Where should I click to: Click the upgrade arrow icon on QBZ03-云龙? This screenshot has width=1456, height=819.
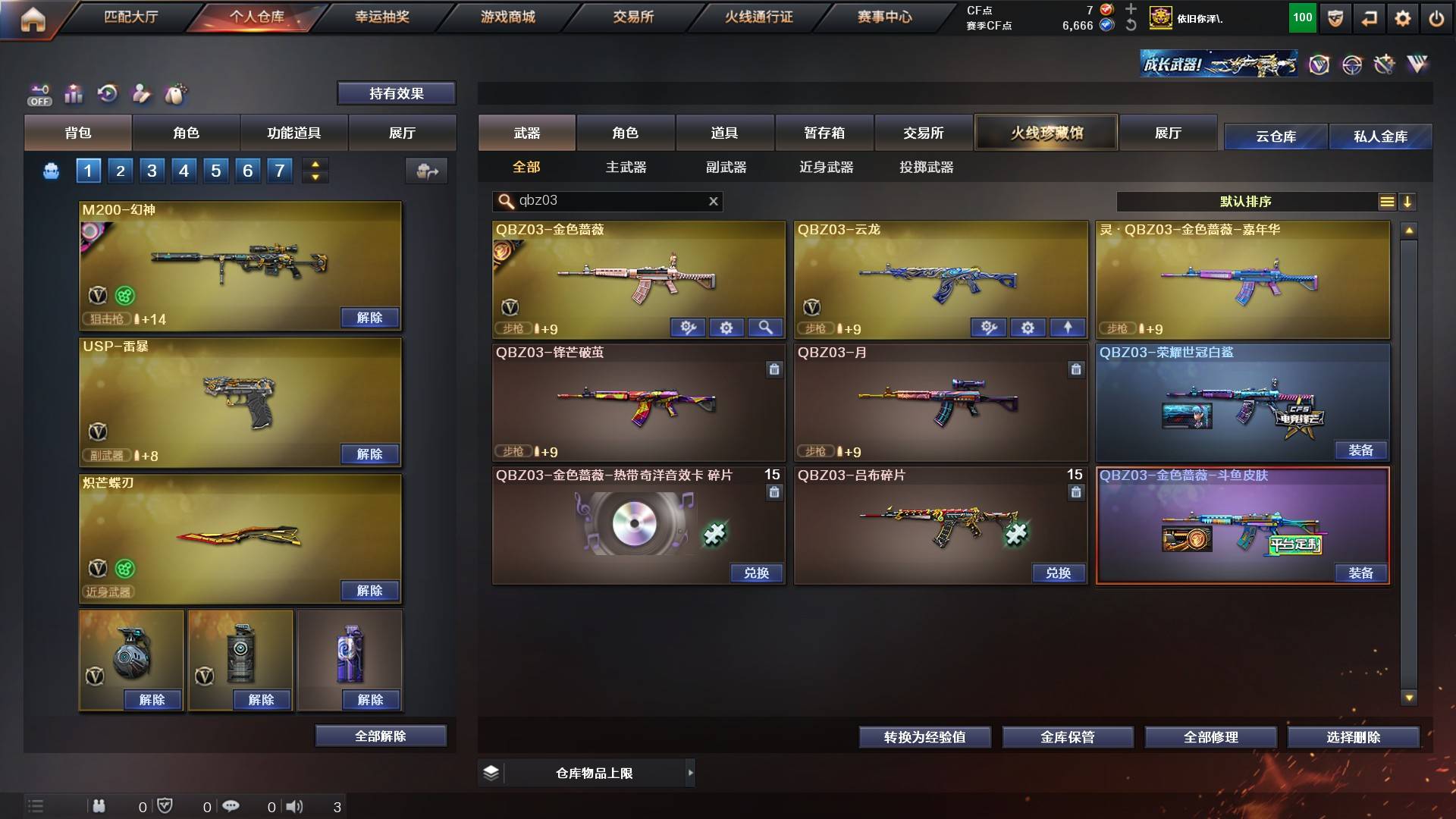click(x=1068, y=328)
